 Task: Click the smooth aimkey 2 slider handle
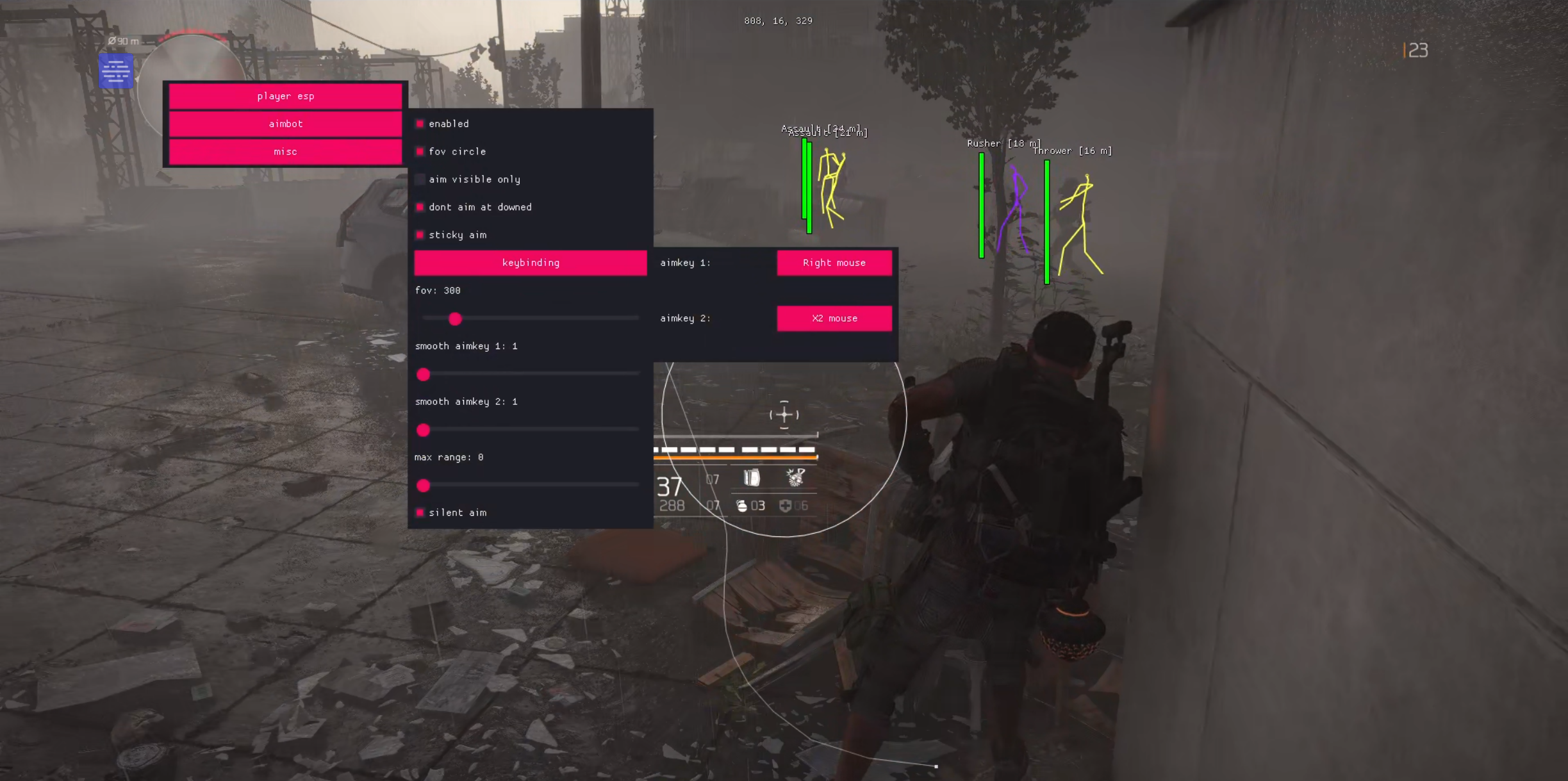pyautogui.click(x=423, y=430)
